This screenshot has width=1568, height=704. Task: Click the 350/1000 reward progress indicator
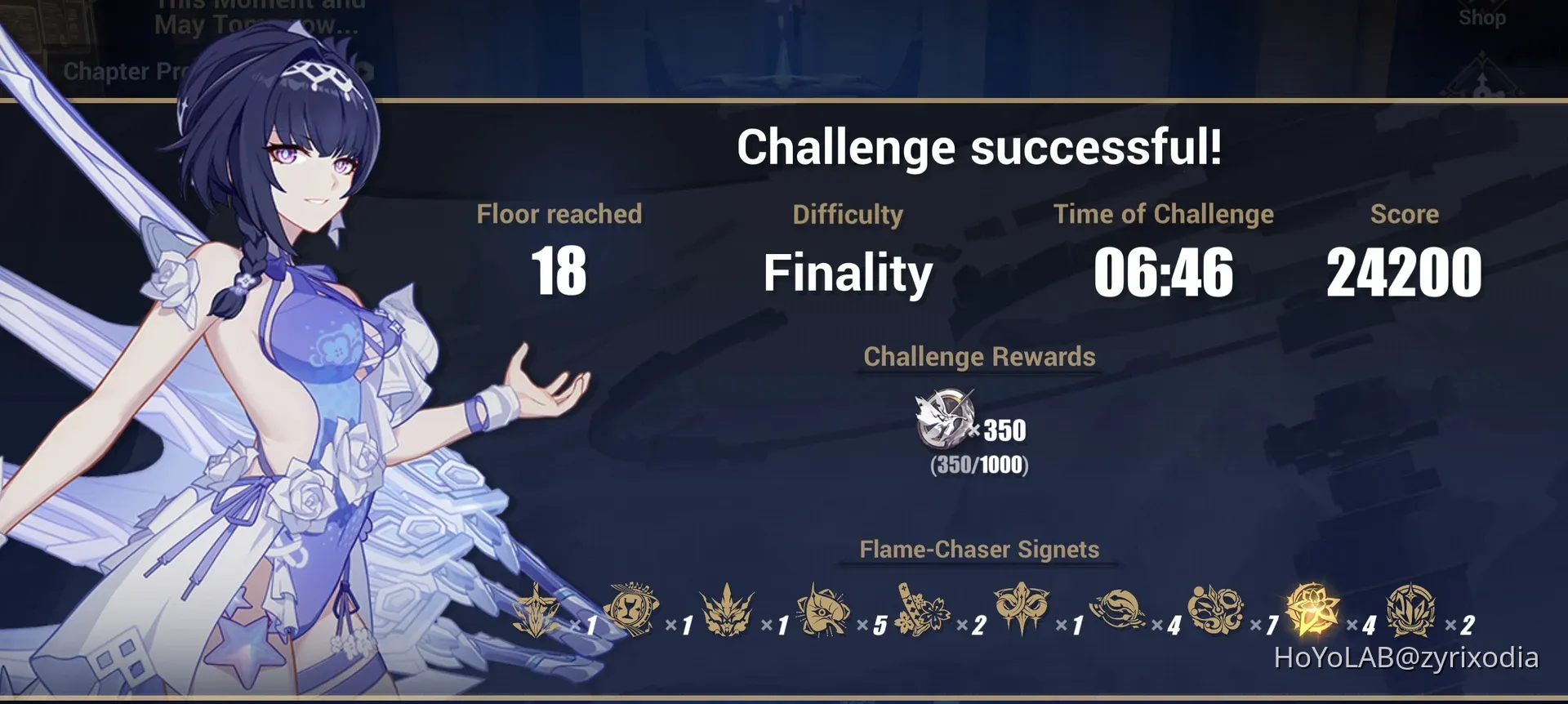coord(979,467)
